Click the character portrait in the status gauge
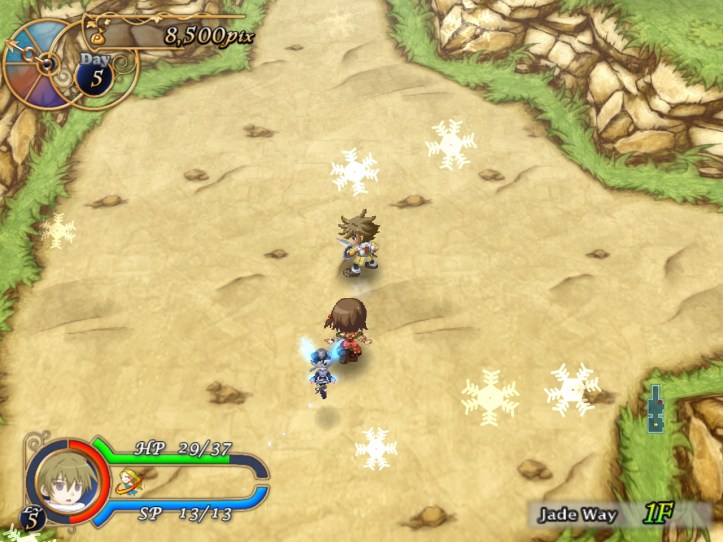Image resolution: width=723 pixels, height=542 pixels. click(x=62, y=478)
